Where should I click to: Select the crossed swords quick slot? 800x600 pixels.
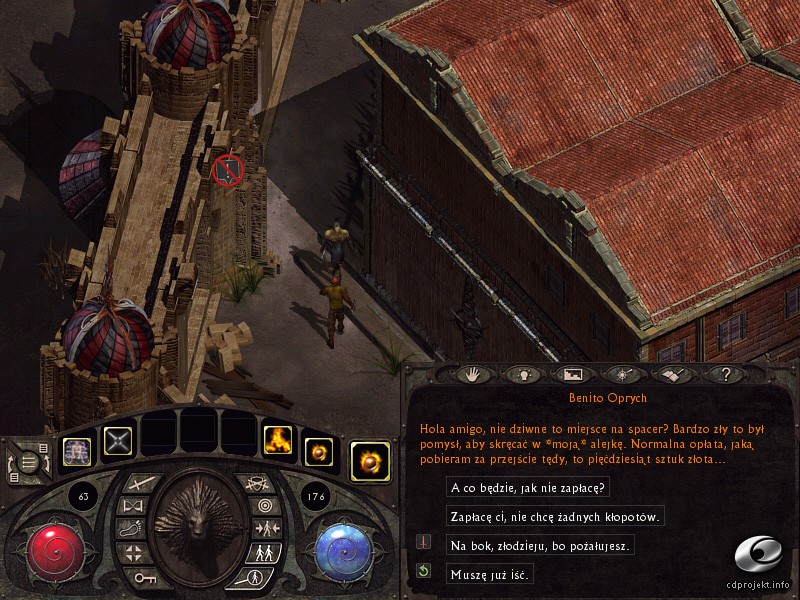click(118, 441)
